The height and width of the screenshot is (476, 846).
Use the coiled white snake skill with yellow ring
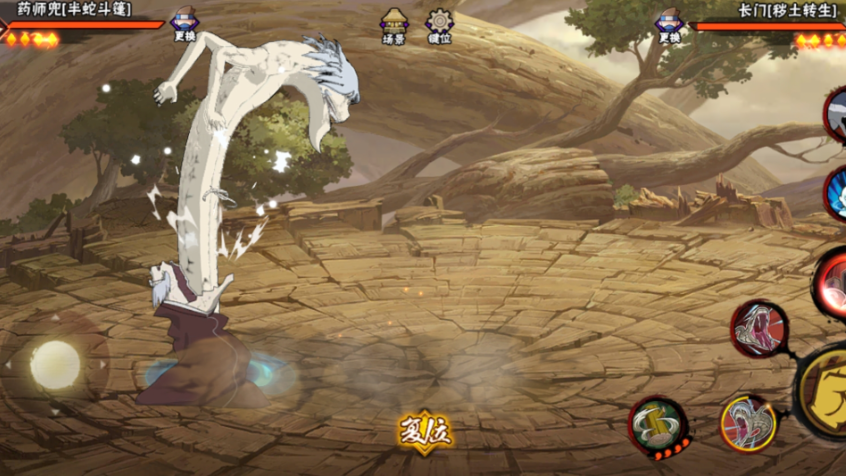(747, 422)
